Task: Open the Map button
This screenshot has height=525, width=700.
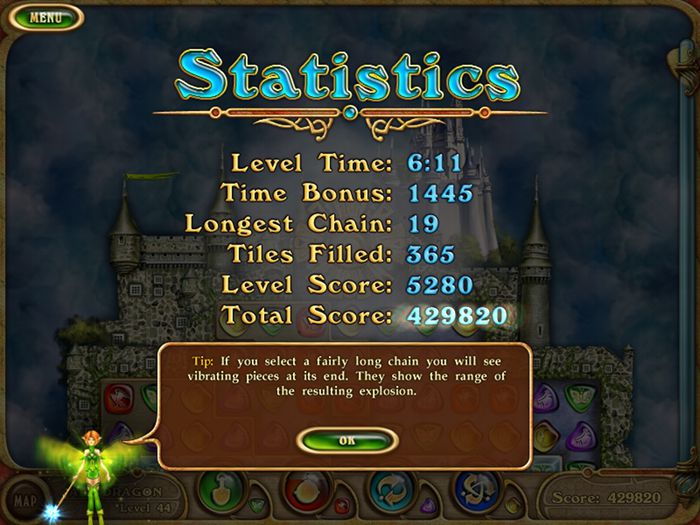Action: pyautogui.click(x=25, y=497)
